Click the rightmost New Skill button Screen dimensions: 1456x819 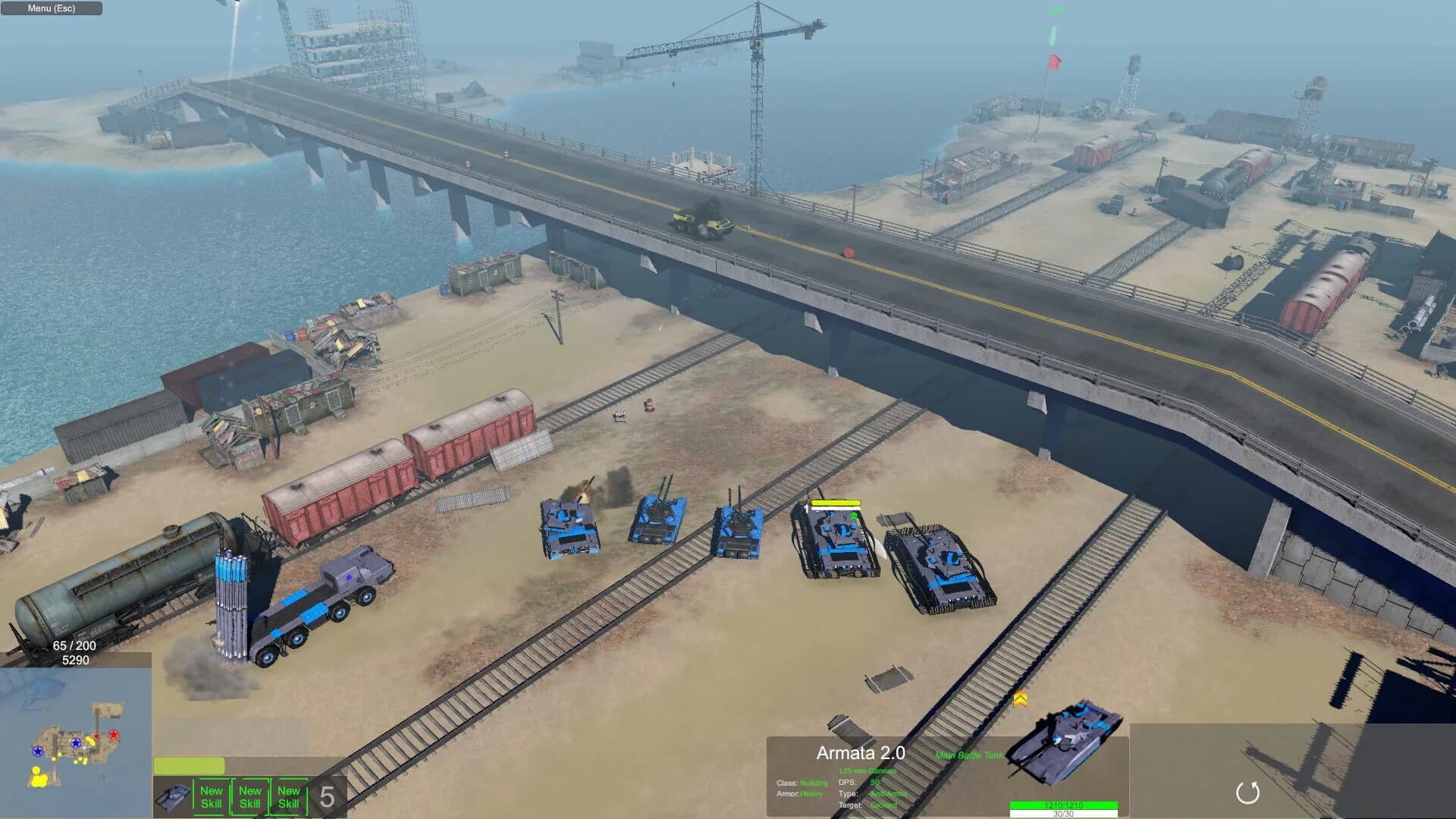pos(287,795)
